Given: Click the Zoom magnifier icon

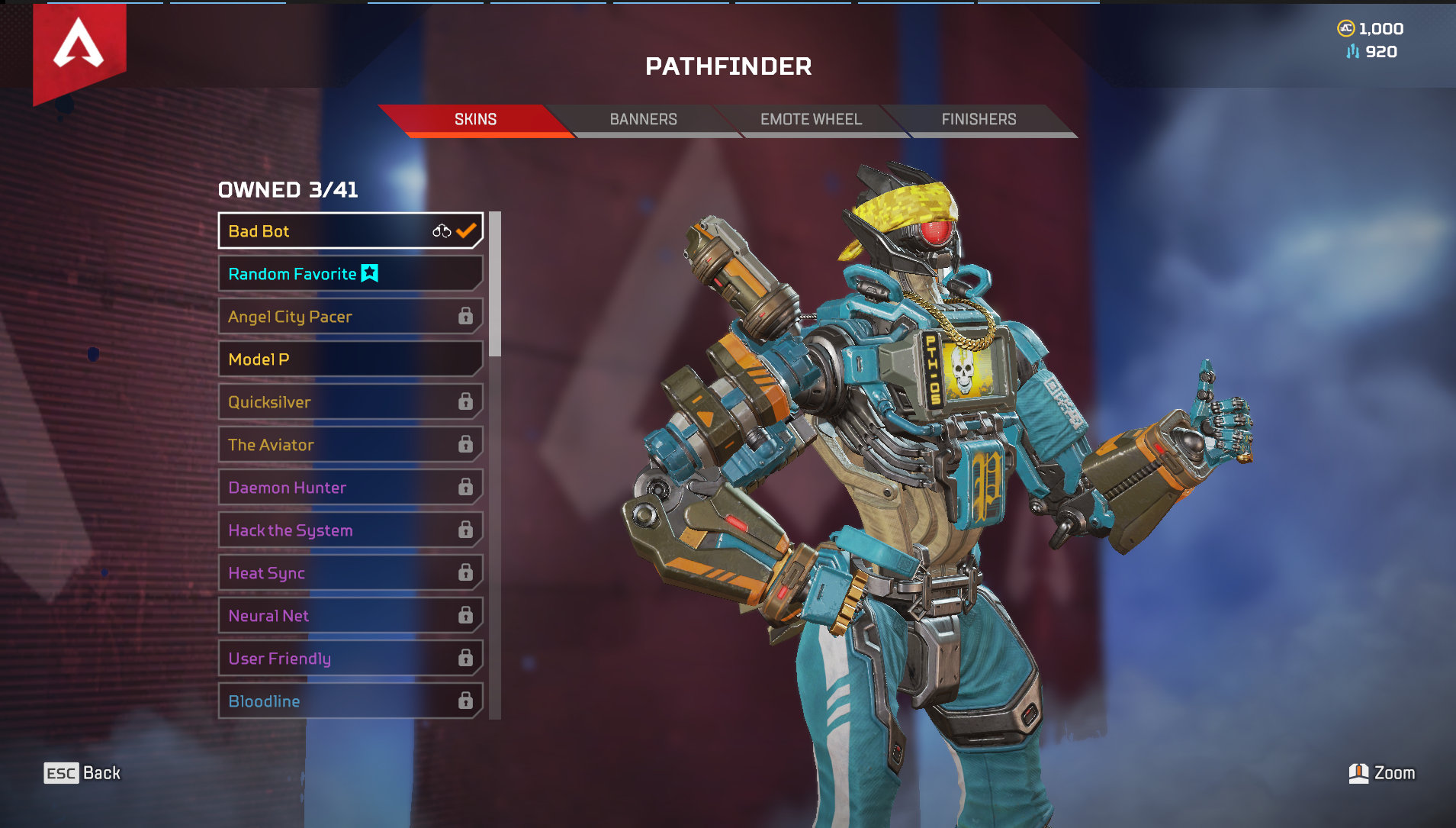Looking at the screenshot, I should [1360, 772].
